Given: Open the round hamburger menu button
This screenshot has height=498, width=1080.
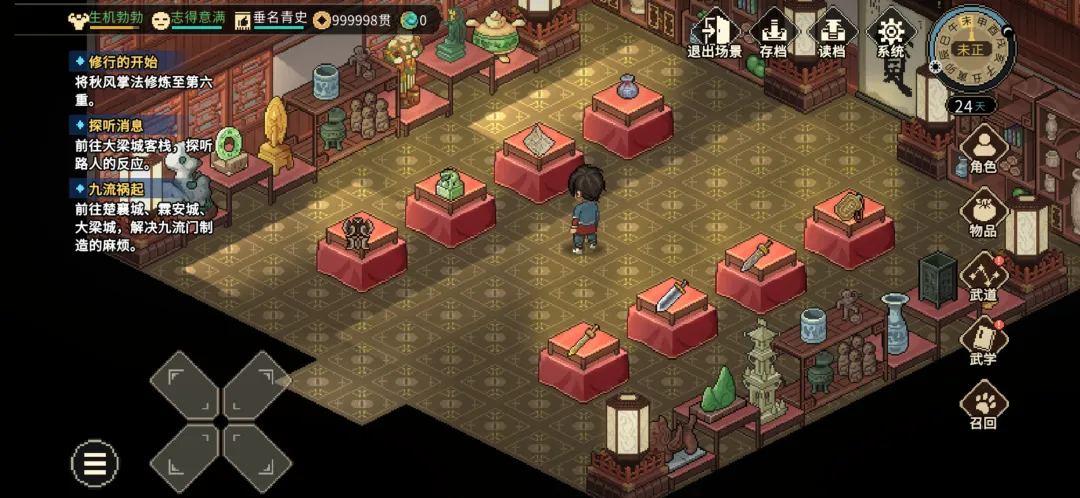Looking at the screenshot, I should tap(95, 464).
